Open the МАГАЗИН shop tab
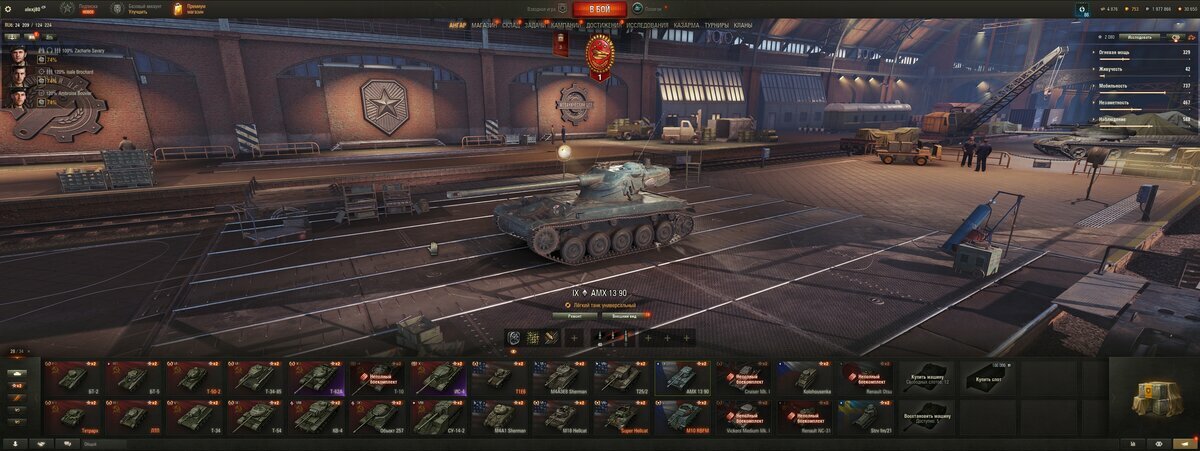Image resolution: width=1200 pixels, height=451 pixels. tap(484, 25)
